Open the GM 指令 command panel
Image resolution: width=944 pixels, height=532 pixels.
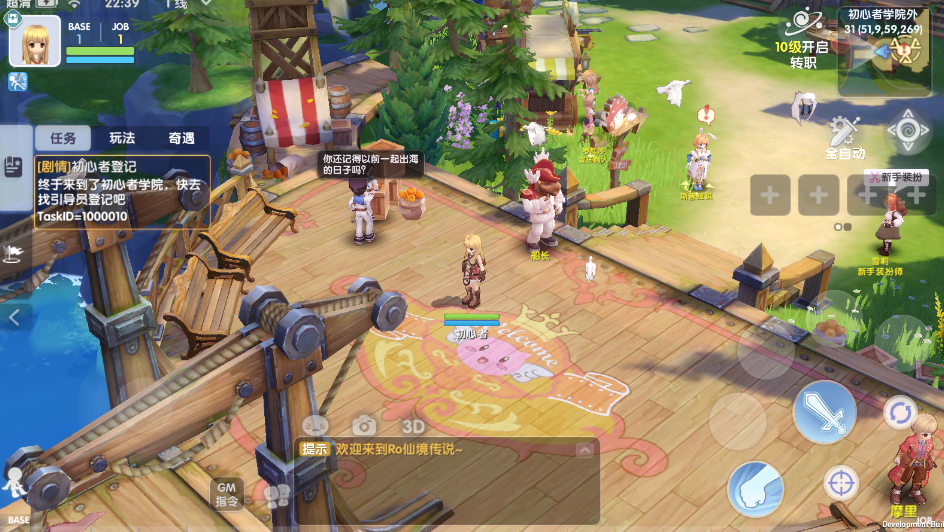pyautogui.click(x=227, y=493)
